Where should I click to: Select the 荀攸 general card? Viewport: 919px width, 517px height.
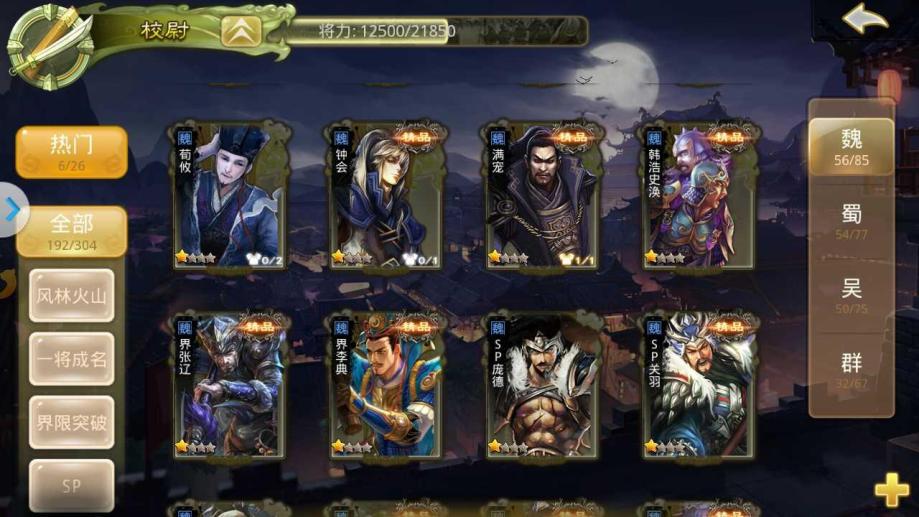(x=229, y=195)
